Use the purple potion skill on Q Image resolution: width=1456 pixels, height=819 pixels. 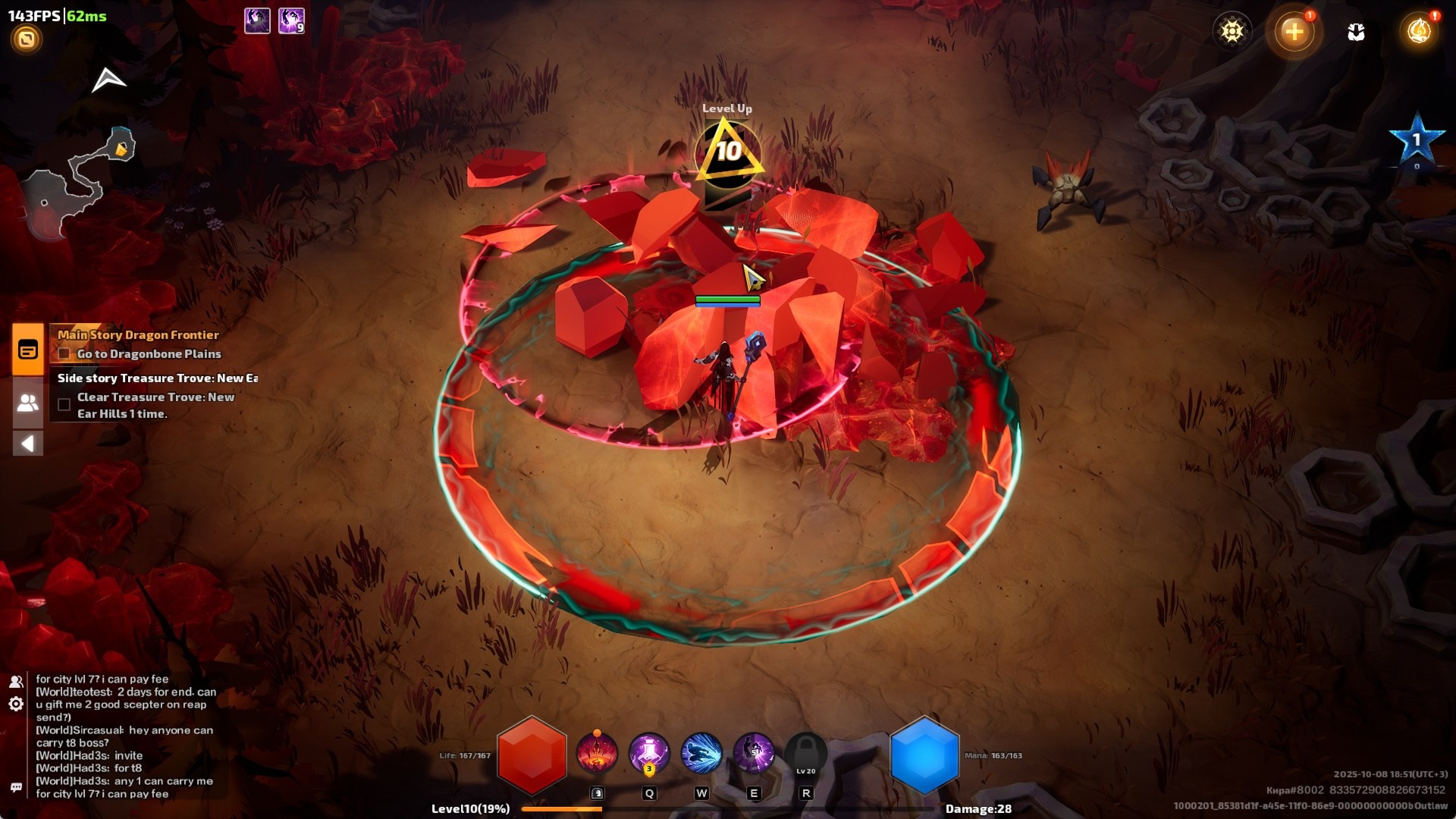click(649, 754)
